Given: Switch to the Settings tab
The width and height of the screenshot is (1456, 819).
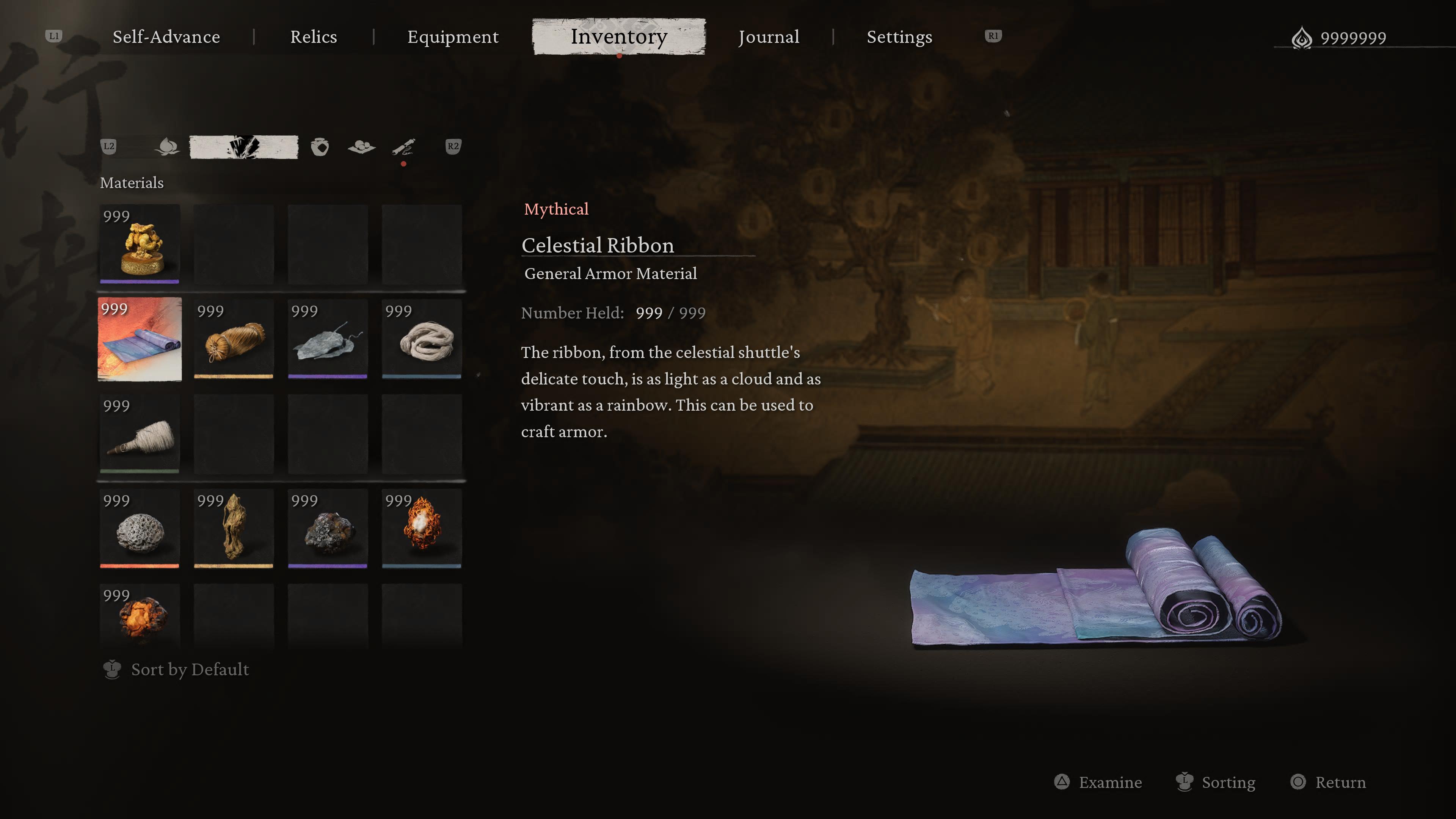Looking at the screenshot, I should pyautogui.click(x=899, y=37).
